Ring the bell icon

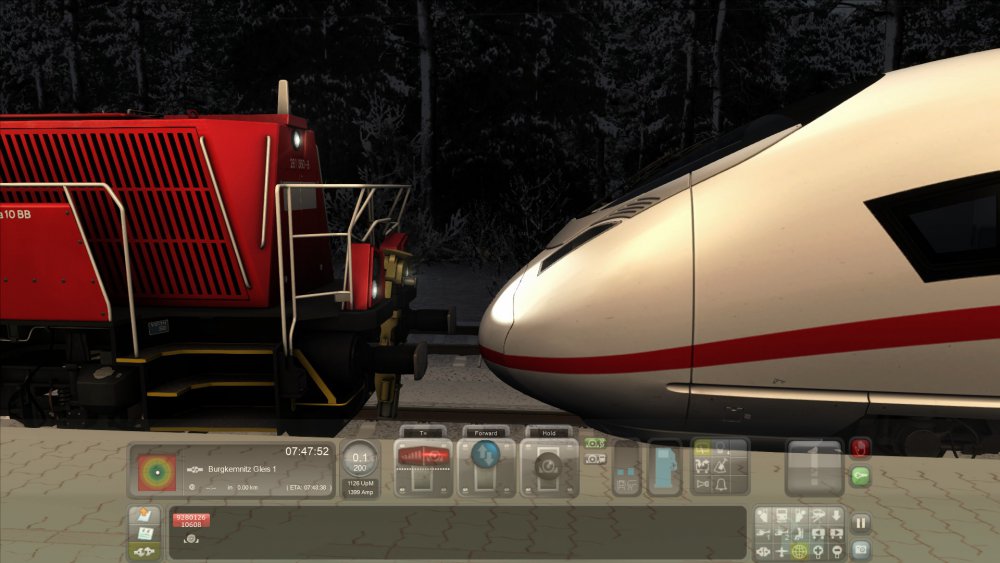(x=719, y=485)
